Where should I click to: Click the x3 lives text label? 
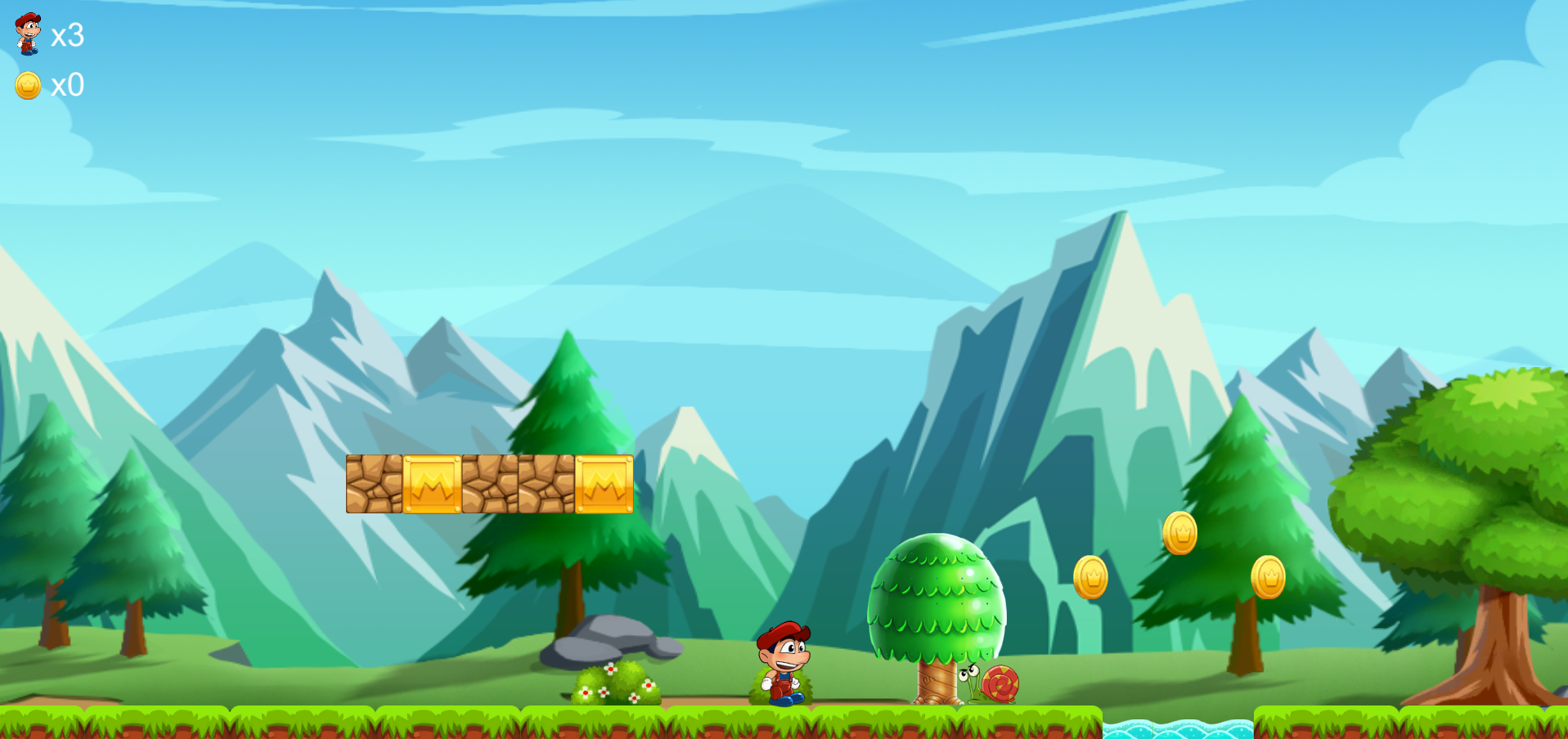[x=68, y=36]
